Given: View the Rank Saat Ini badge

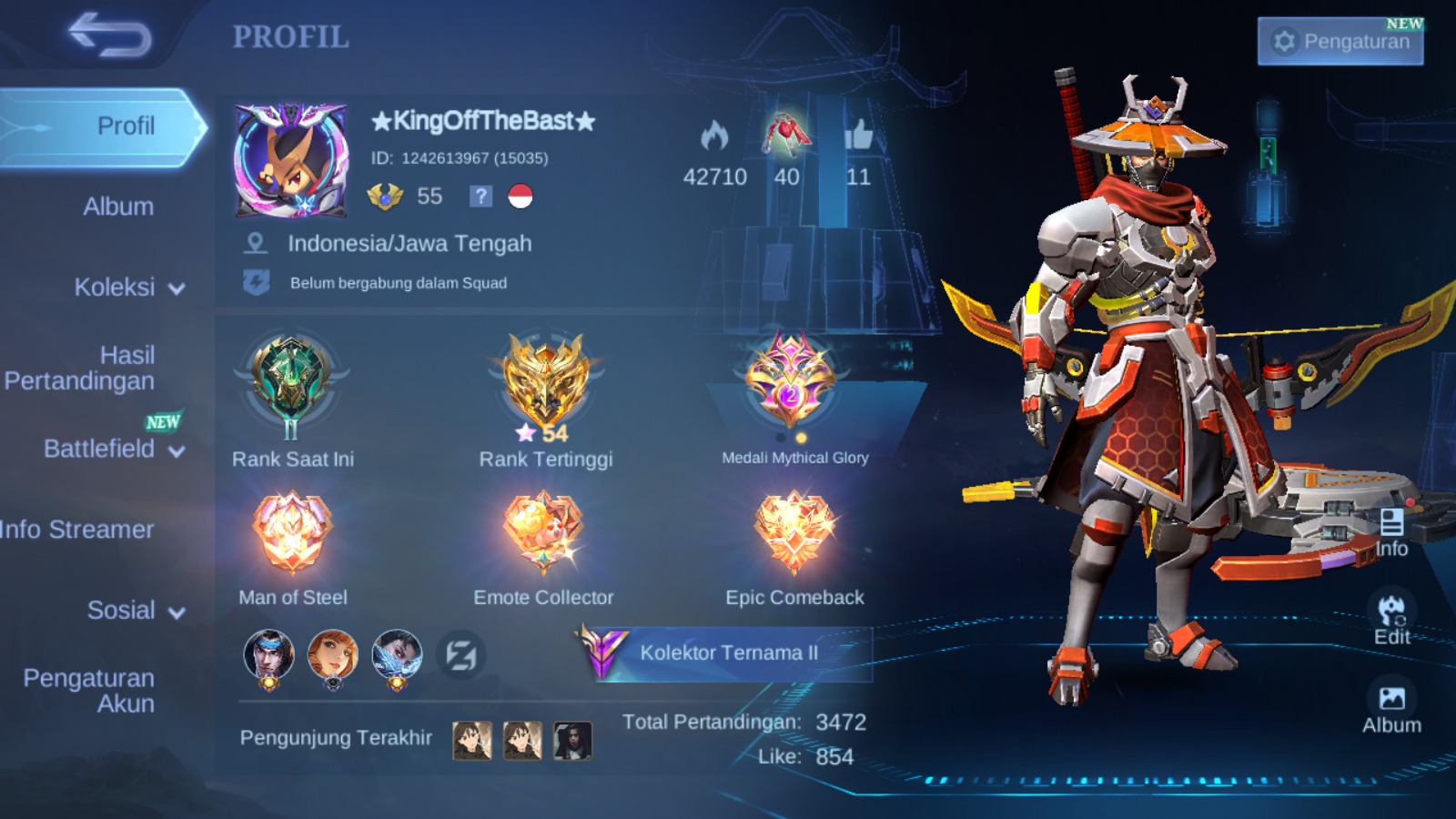Looking at the screenshot, I should coord(291,382).
